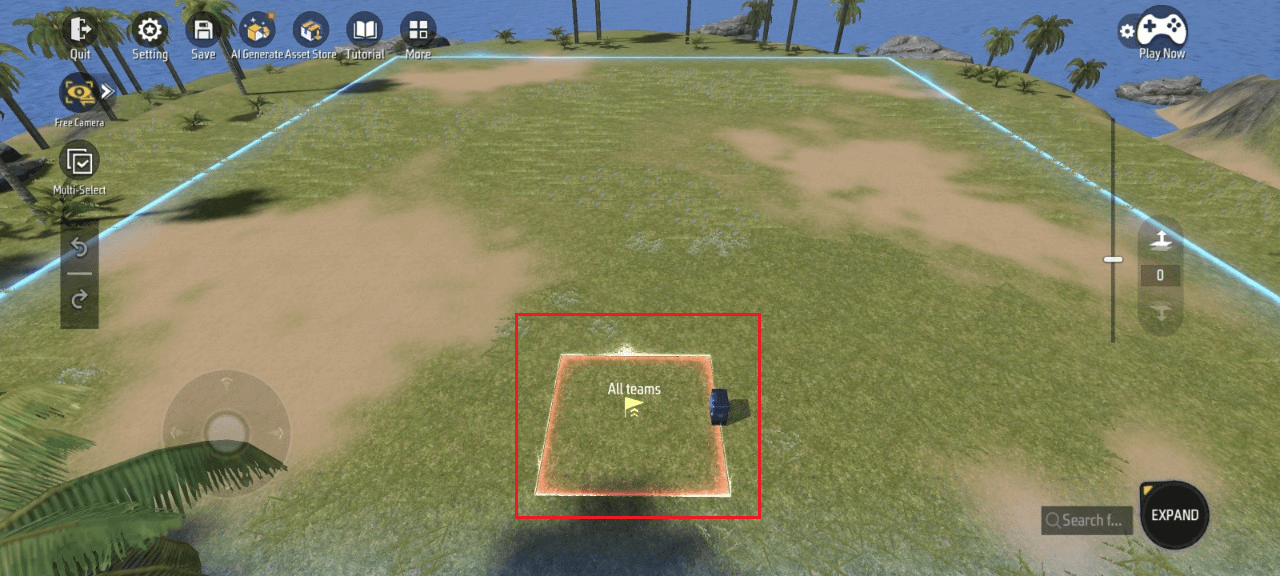Redo the previous action
This screenshot has height=576, width=1280.
tap(79, 298)
